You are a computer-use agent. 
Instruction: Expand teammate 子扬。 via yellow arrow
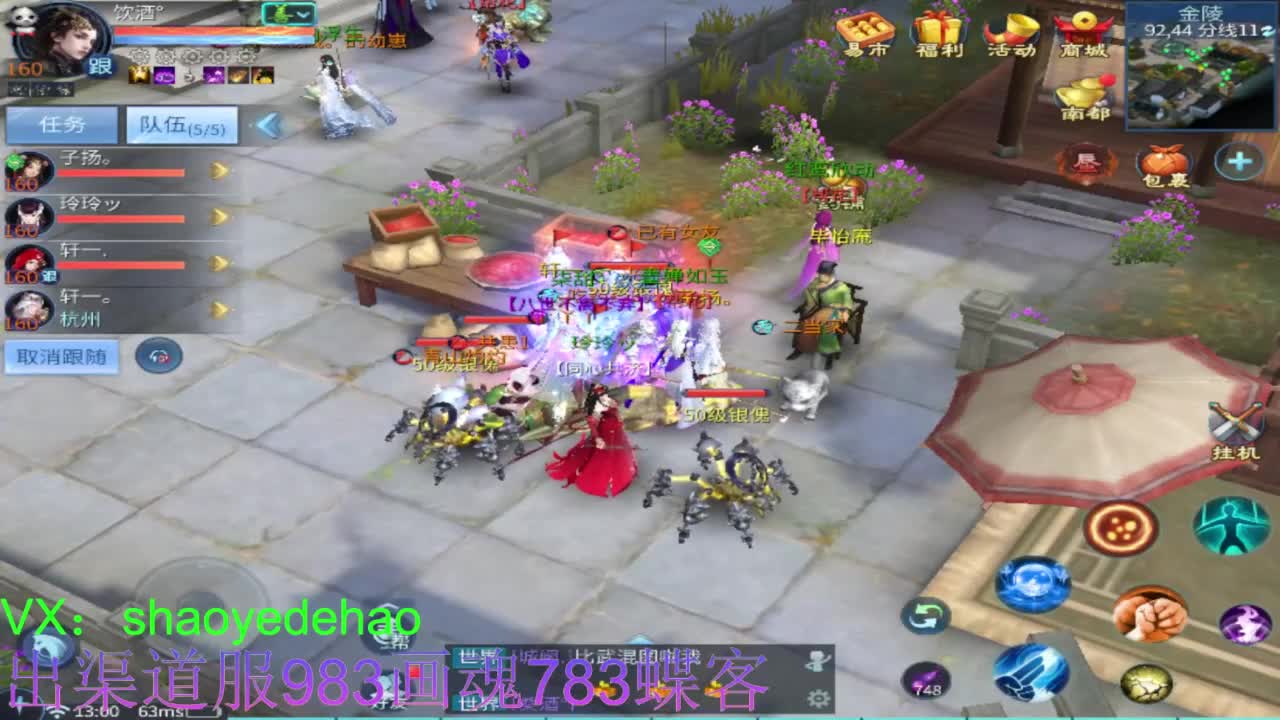pos(218,170)
